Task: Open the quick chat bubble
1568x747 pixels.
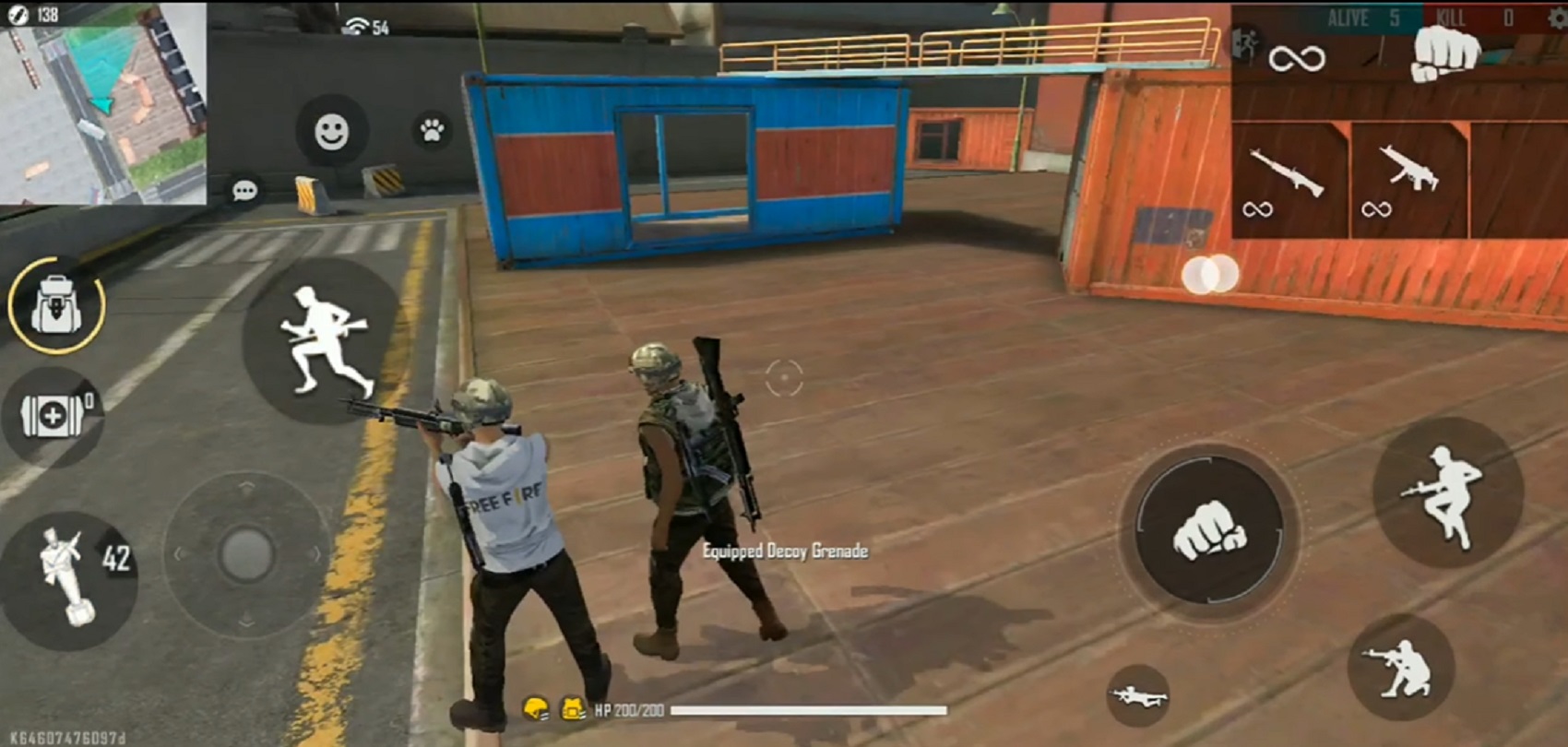Action: pos(244,189)
